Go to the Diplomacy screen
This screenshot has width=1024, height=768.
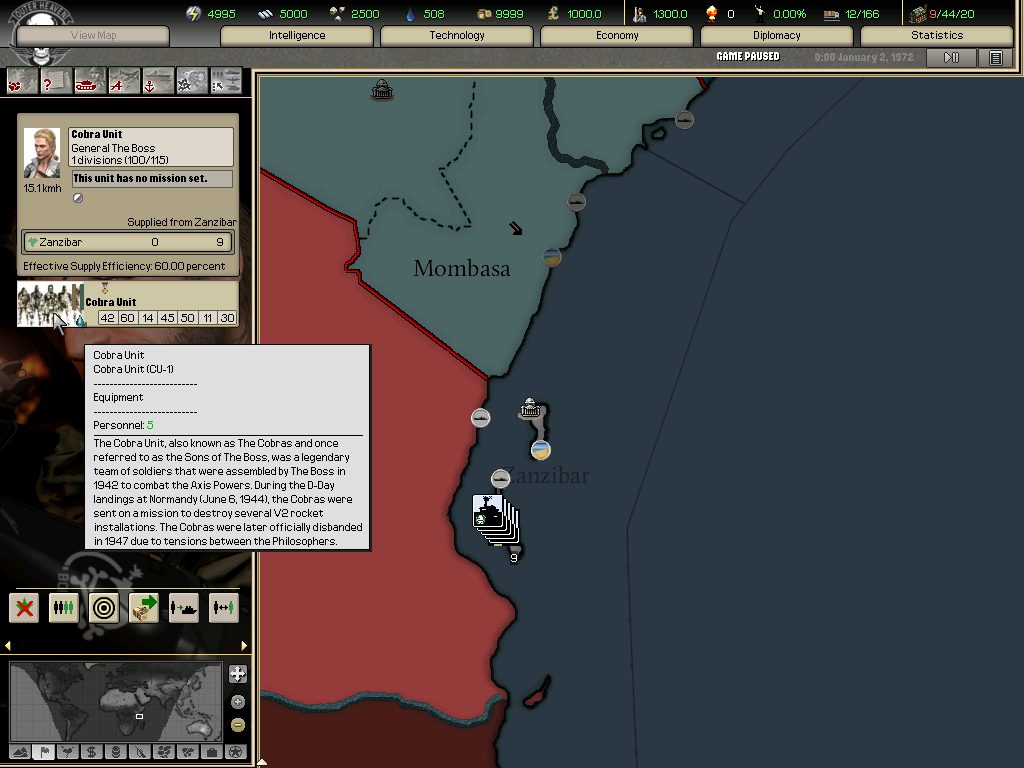pyautogui.click(x=777, y=36)
